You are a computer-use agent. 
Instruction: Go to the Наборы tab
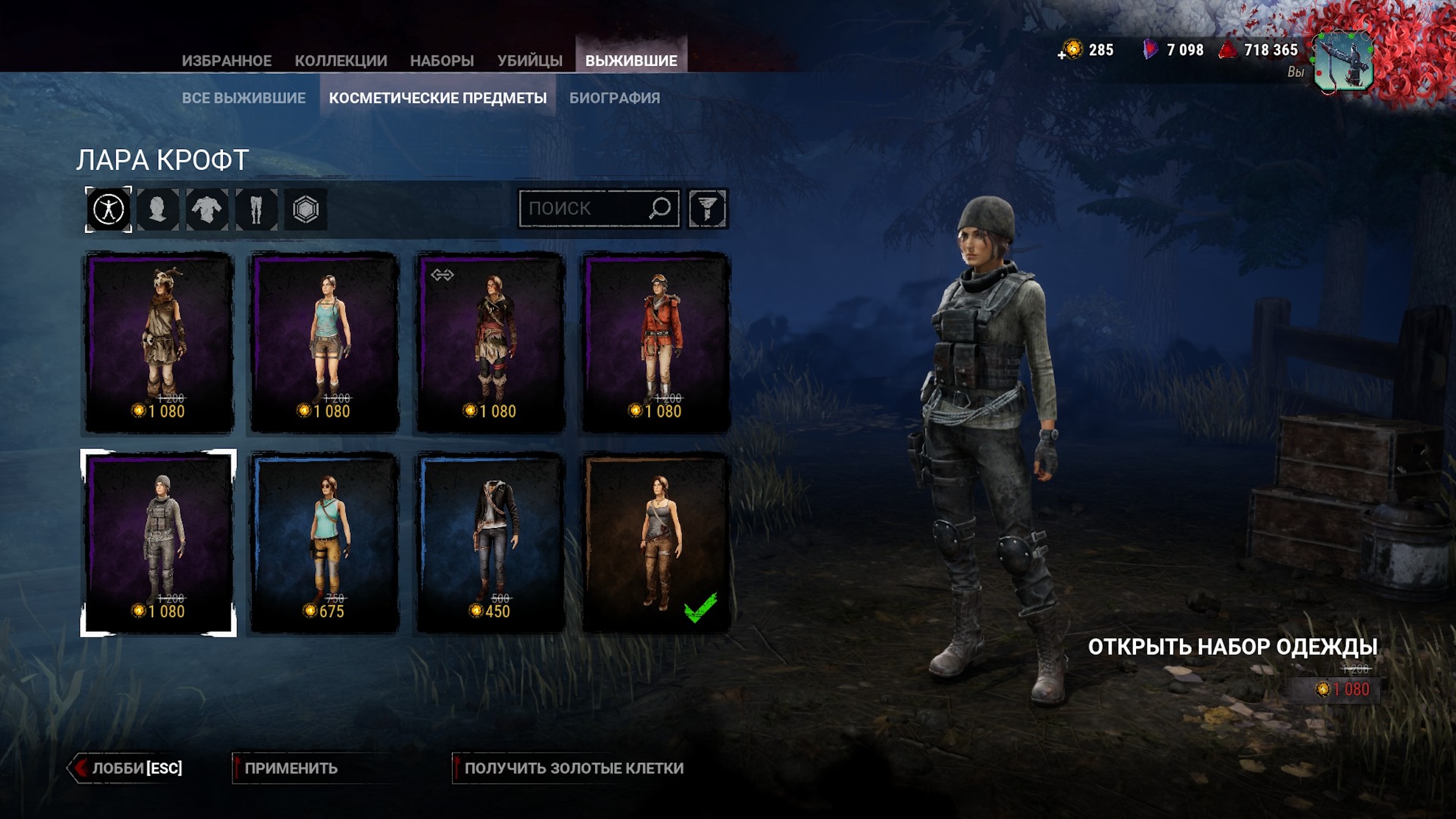442,60
